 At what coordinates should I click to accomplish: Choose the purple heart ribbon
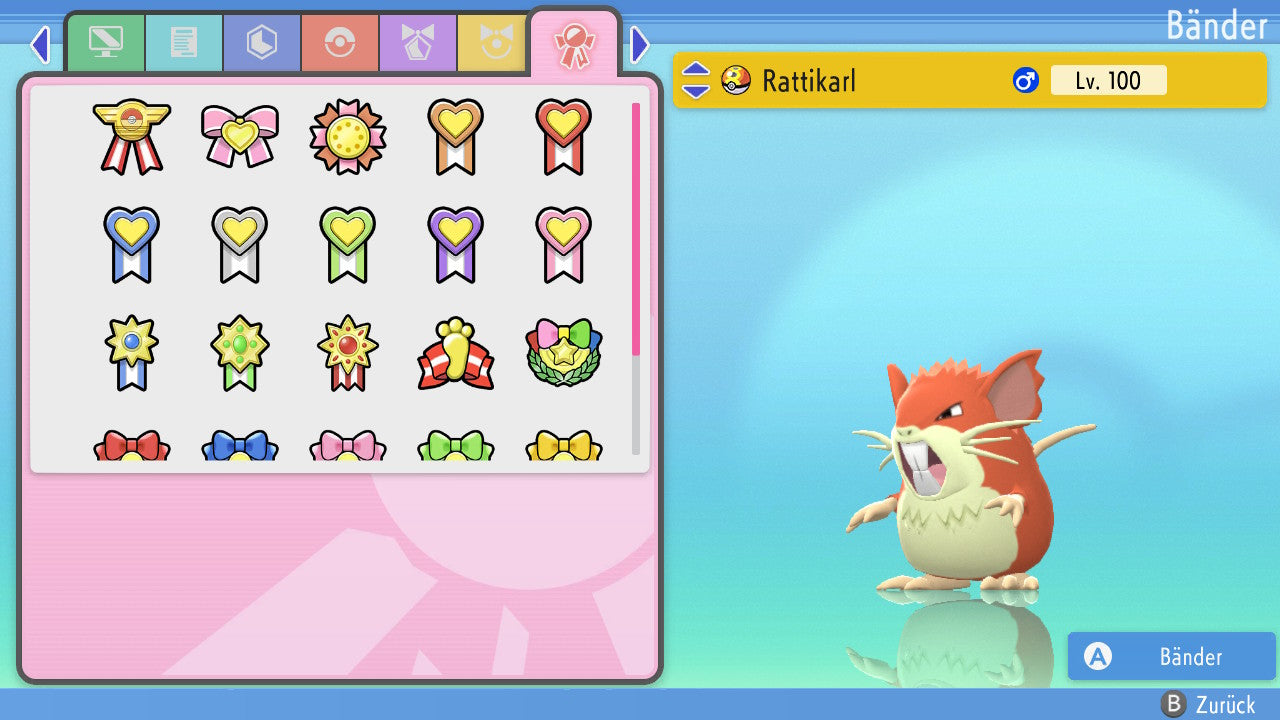pos(456,244)
